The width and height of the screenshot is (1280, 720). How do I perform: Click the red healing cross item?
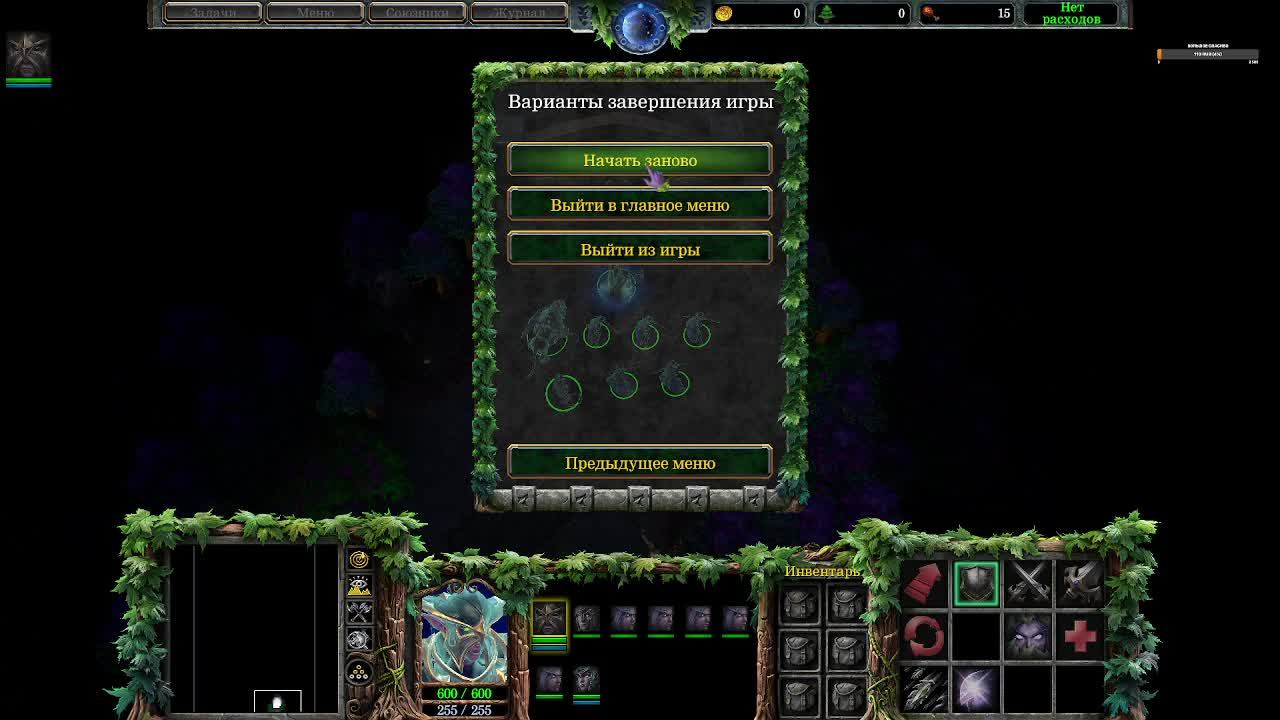[x=1079, y=637]
